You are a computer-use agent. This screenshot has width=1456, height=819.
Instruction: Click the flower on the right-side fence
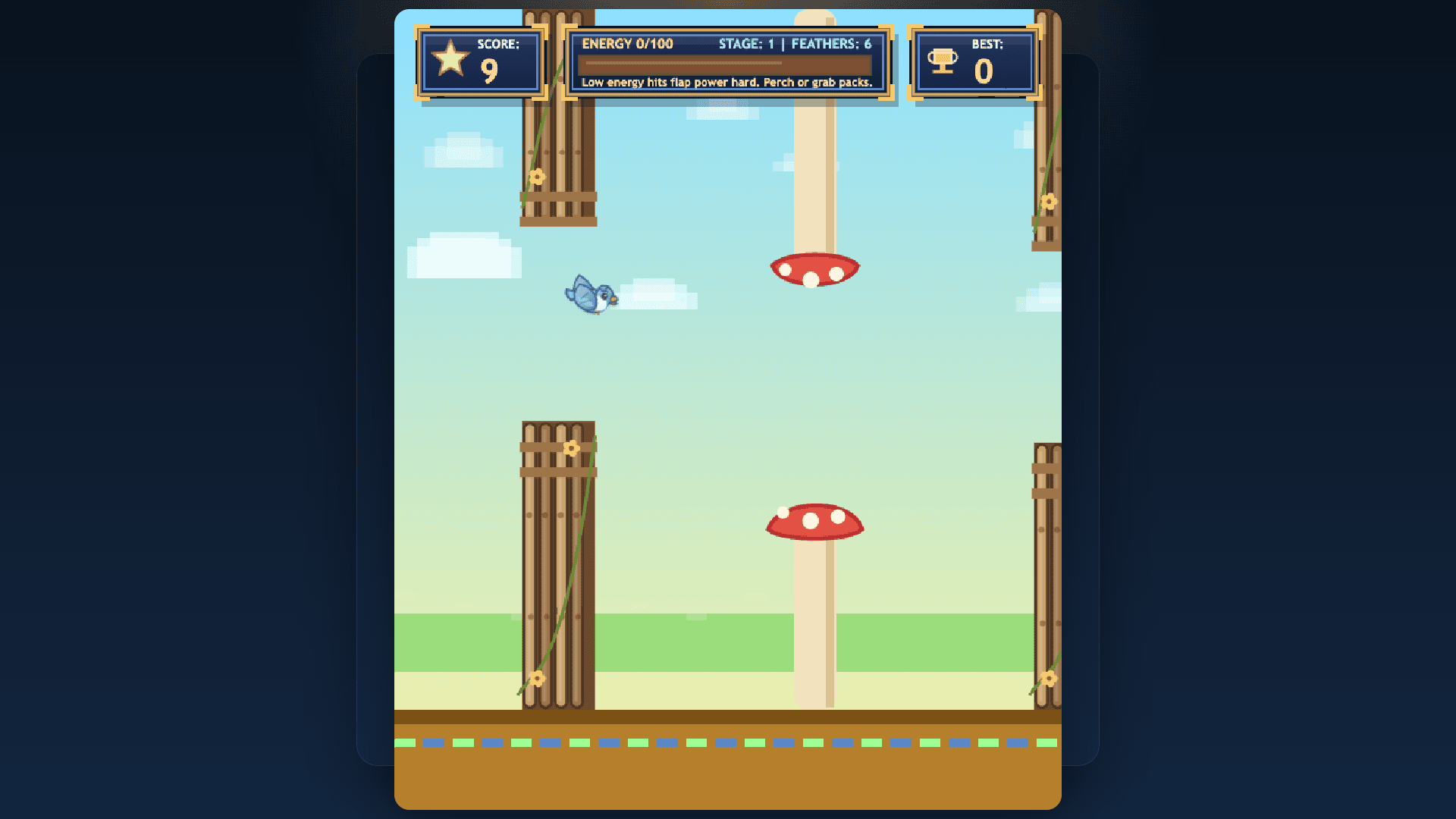point(1049,203)
